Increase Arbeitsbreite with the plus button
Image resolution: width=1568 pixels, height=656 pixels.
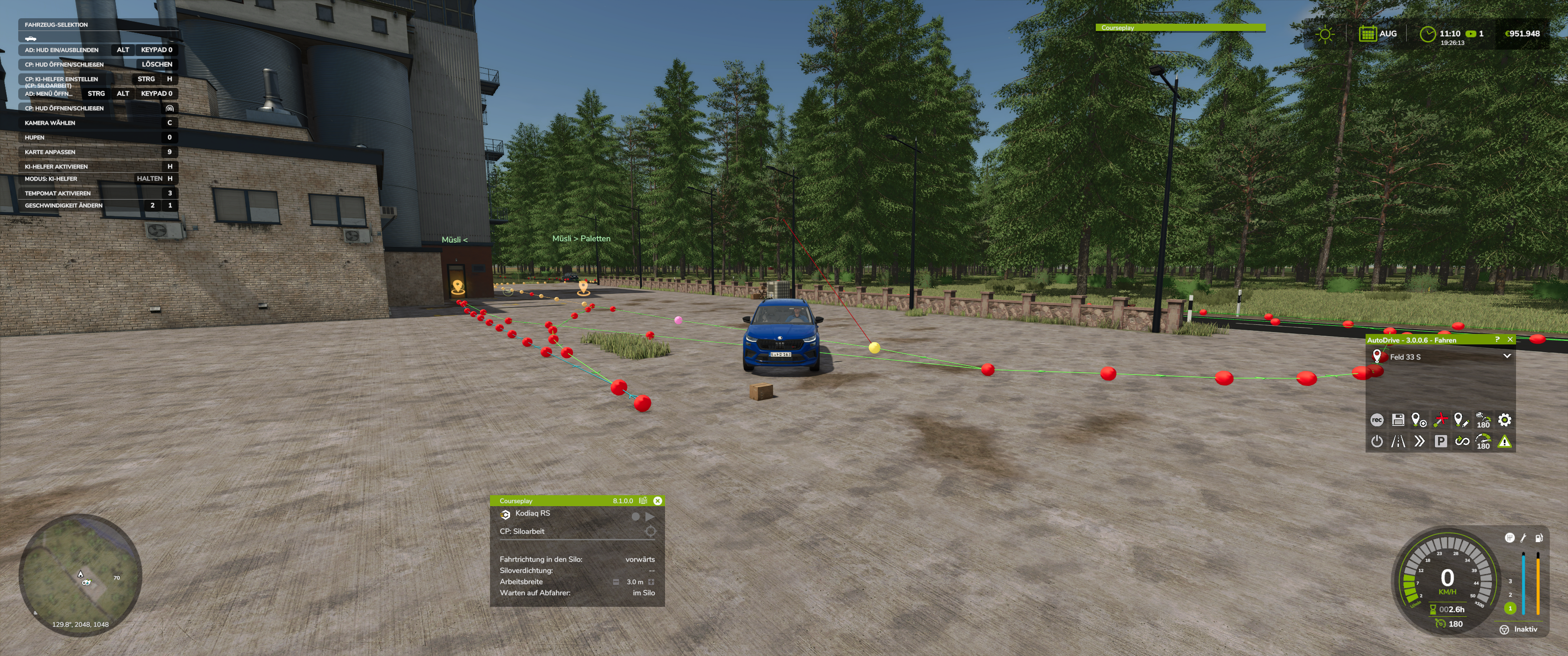tap(651, 582)
